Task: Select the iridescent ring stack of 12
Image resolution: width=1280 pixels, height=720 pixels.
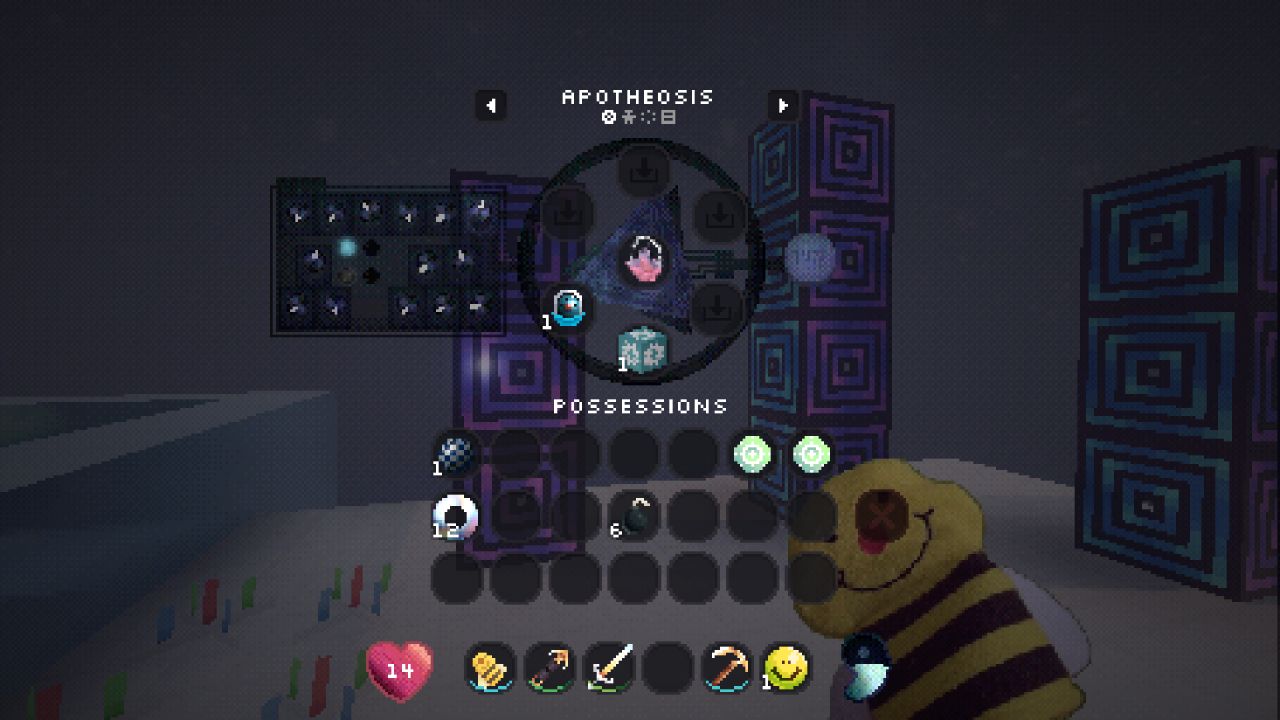Action: (x=456, y=516)
